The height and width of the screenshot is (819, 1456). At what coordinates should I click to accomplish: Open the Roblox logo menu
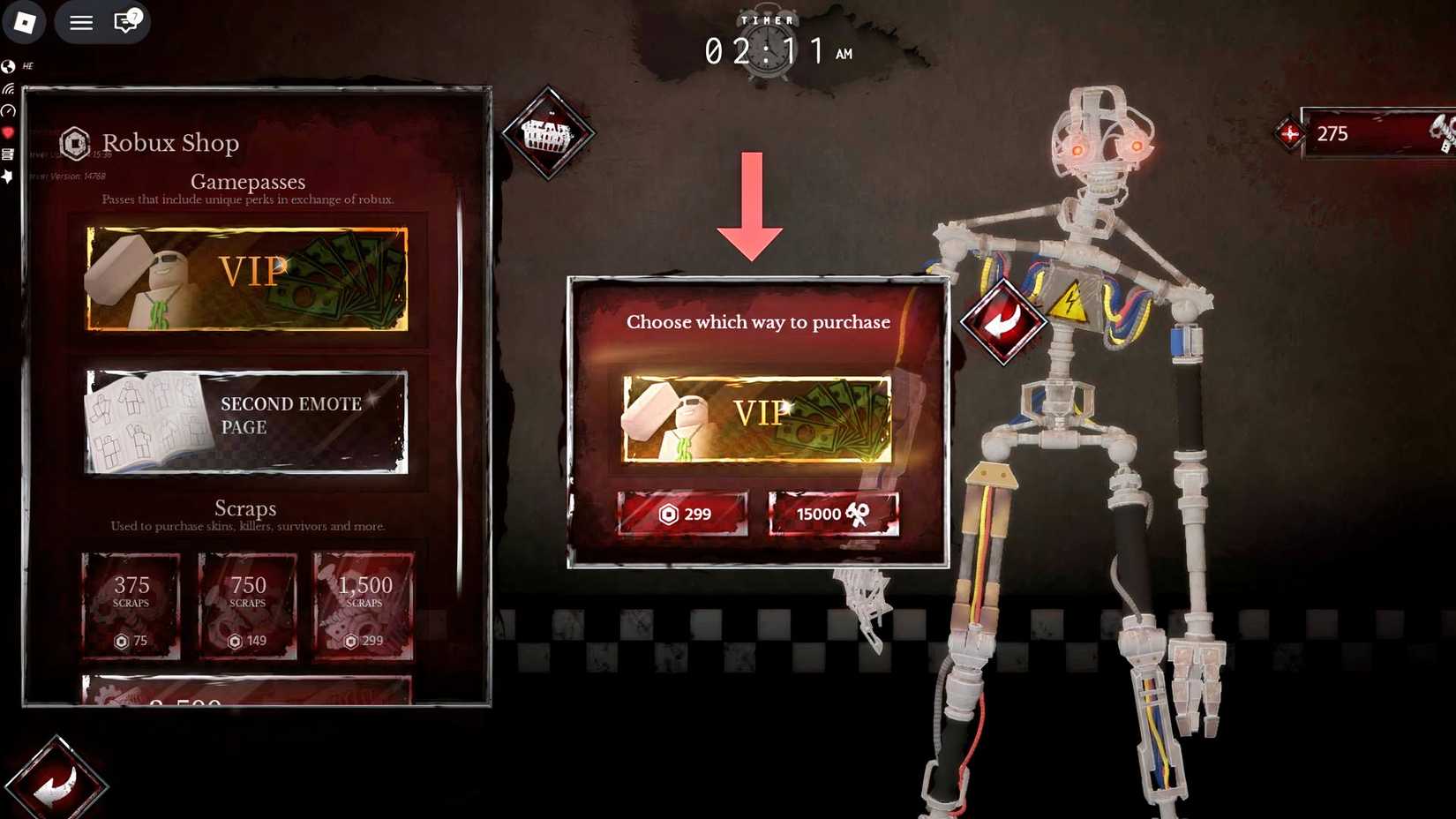click(x=24, y=23)
